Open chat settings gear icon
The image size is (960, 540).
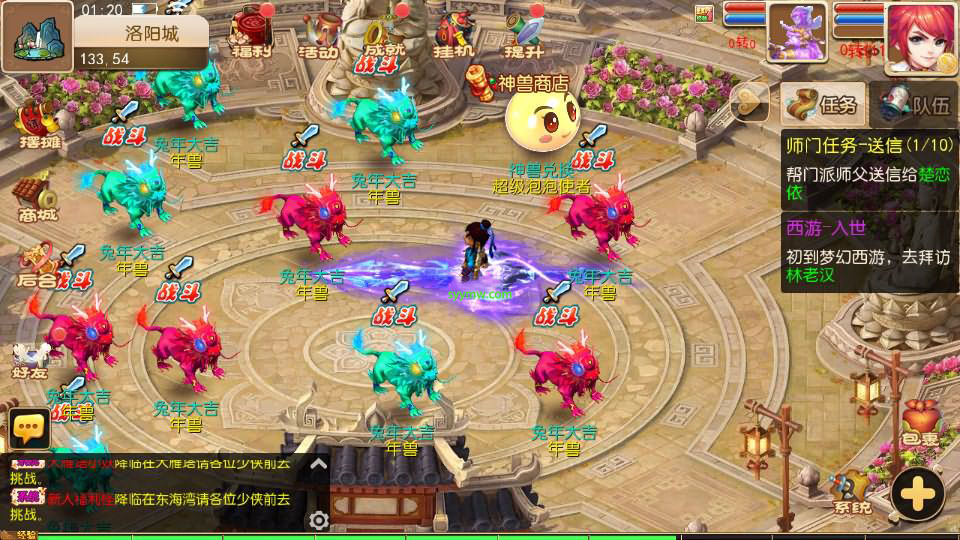(319, 520)
